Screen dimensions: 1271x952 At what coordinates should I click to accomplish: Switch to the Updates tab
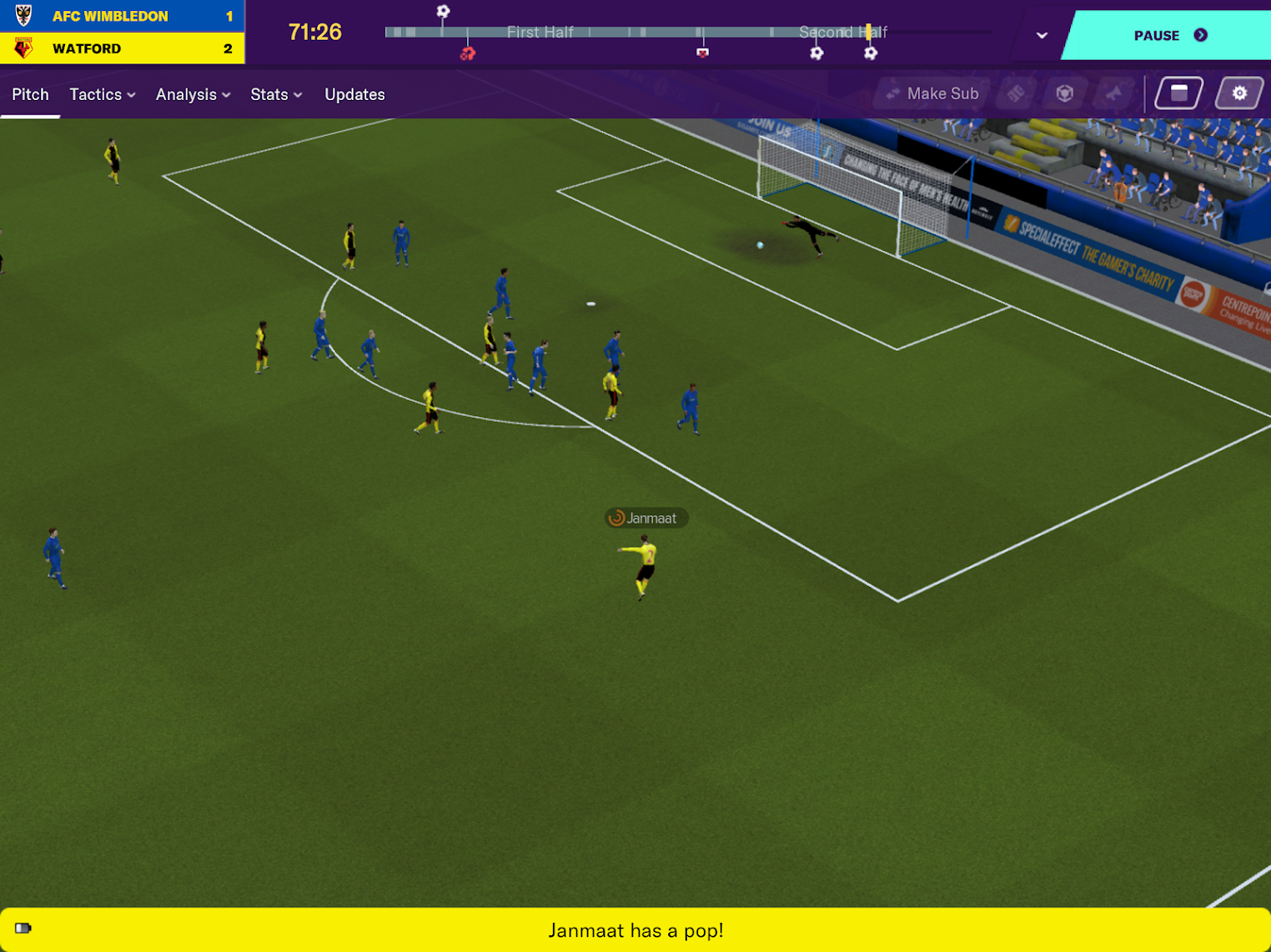354,94
